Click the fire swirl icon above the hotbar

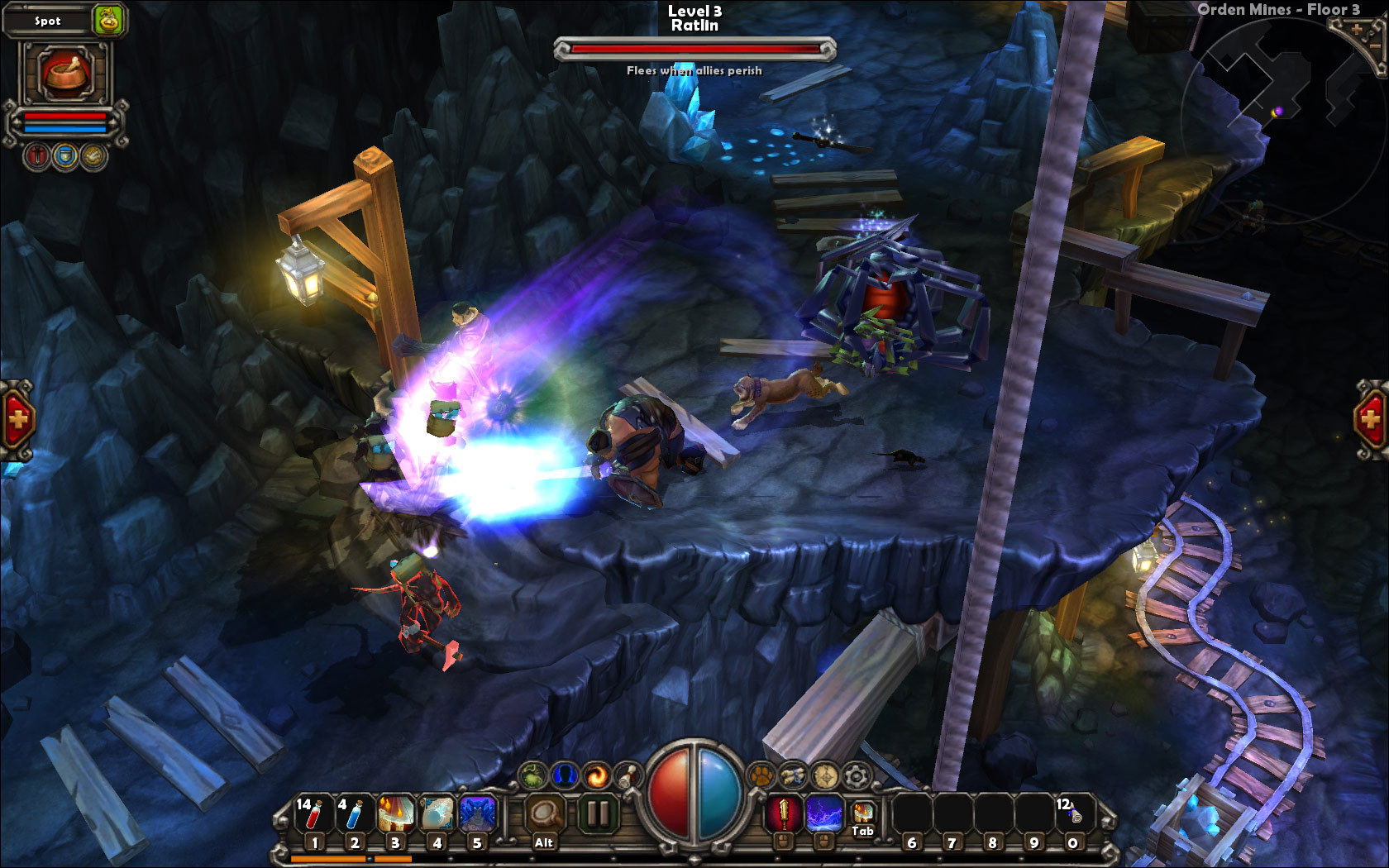[x=595, y=775]
